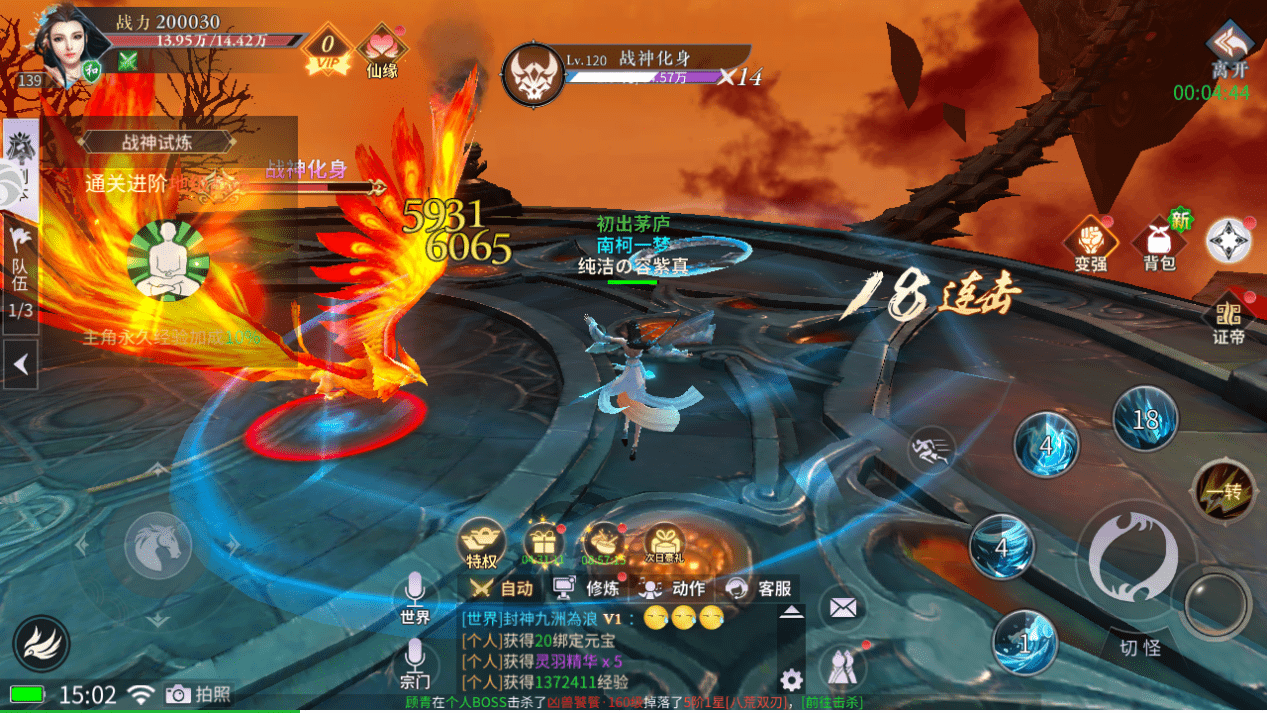Activate the 一转 lightning skill
This screenshot has height=713, width=1267.
click(1222, 491)
